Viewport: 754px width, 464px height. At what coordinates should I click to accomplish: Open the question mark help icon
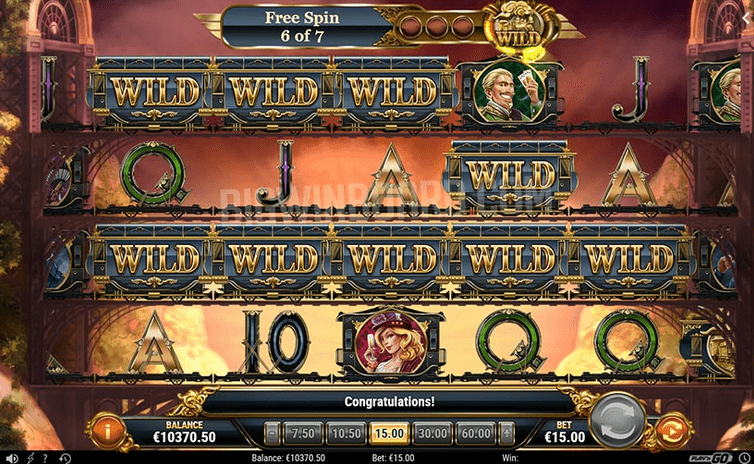[x=44, y=458]
